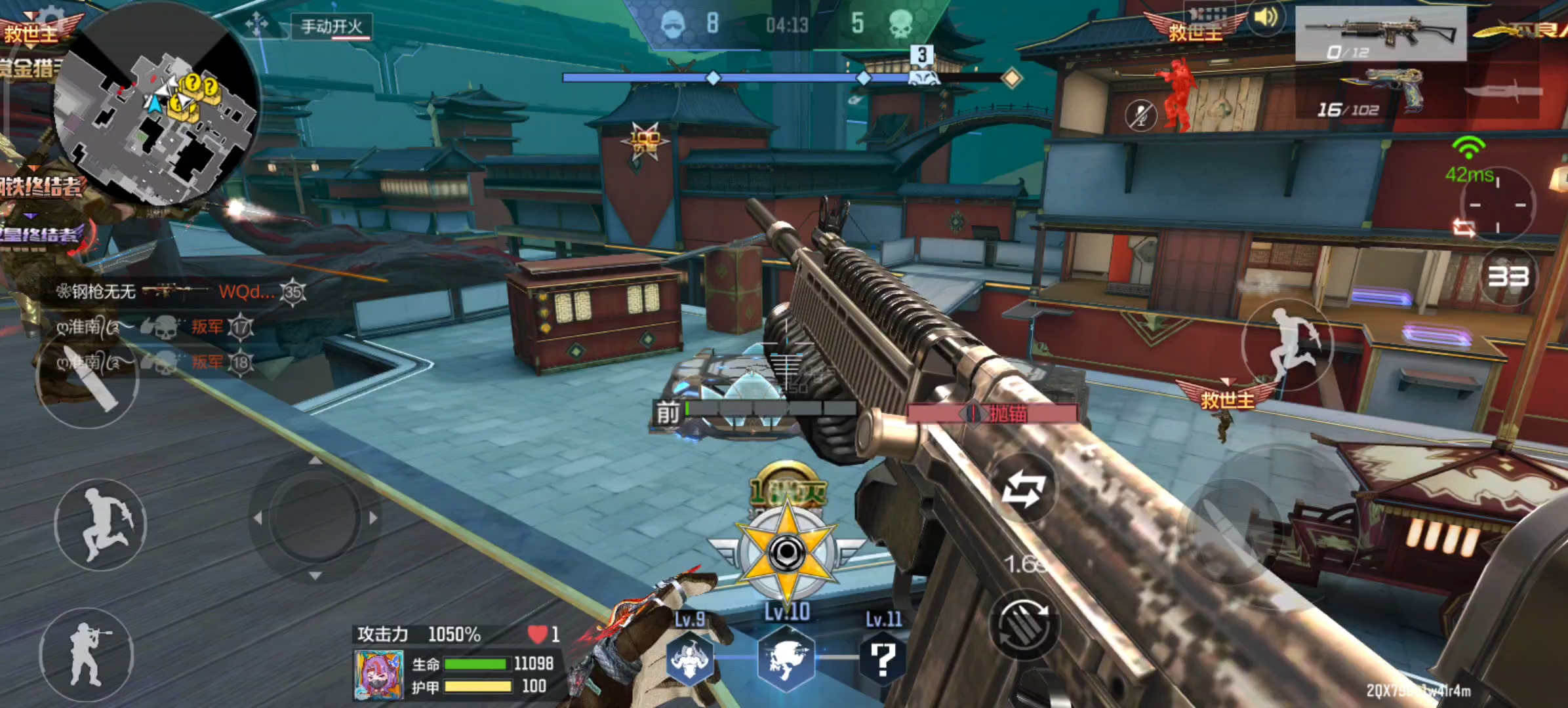Tap the speaker volume icon
The width and height of the screenshot is (1568, 708).
(1265, 18)
